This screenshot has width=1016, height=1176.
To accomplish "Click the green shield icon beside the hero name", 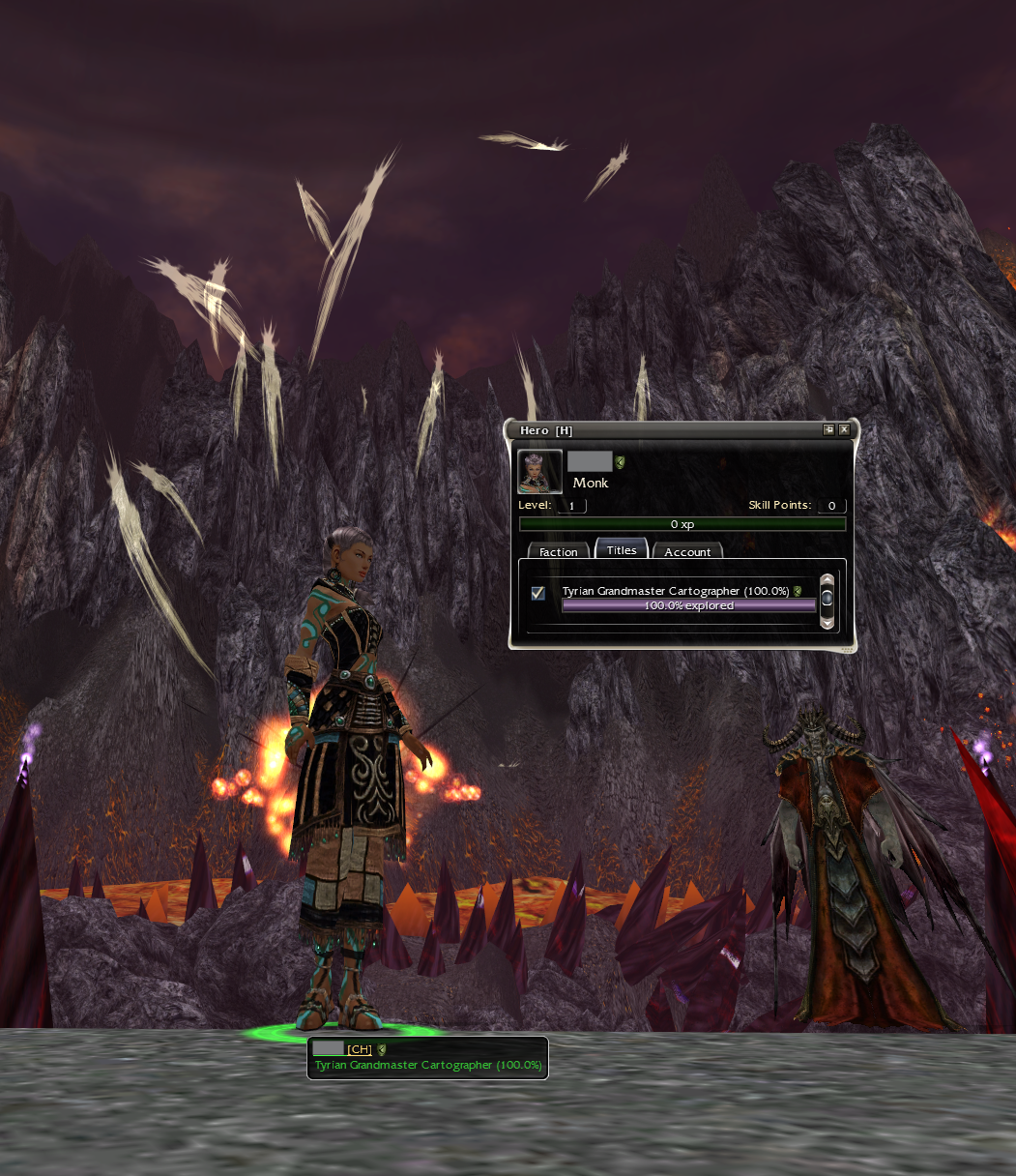I will [x=621, y=462].
